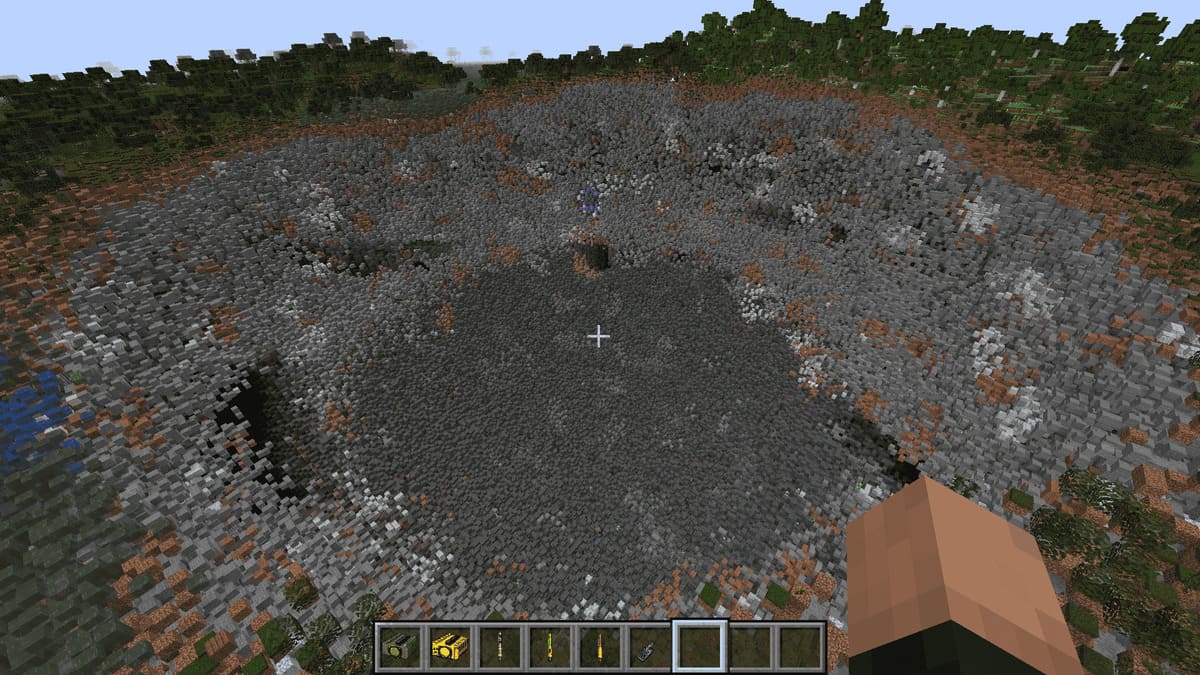Select the green launcher block hotbar slot

[400, 647]
